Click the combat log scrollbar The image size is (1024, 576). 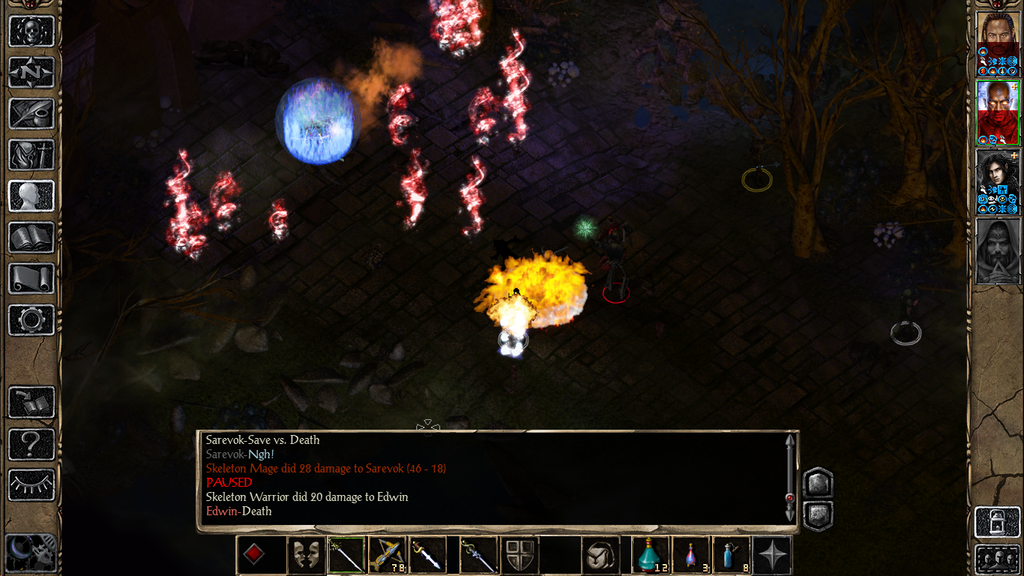(790, 480)
